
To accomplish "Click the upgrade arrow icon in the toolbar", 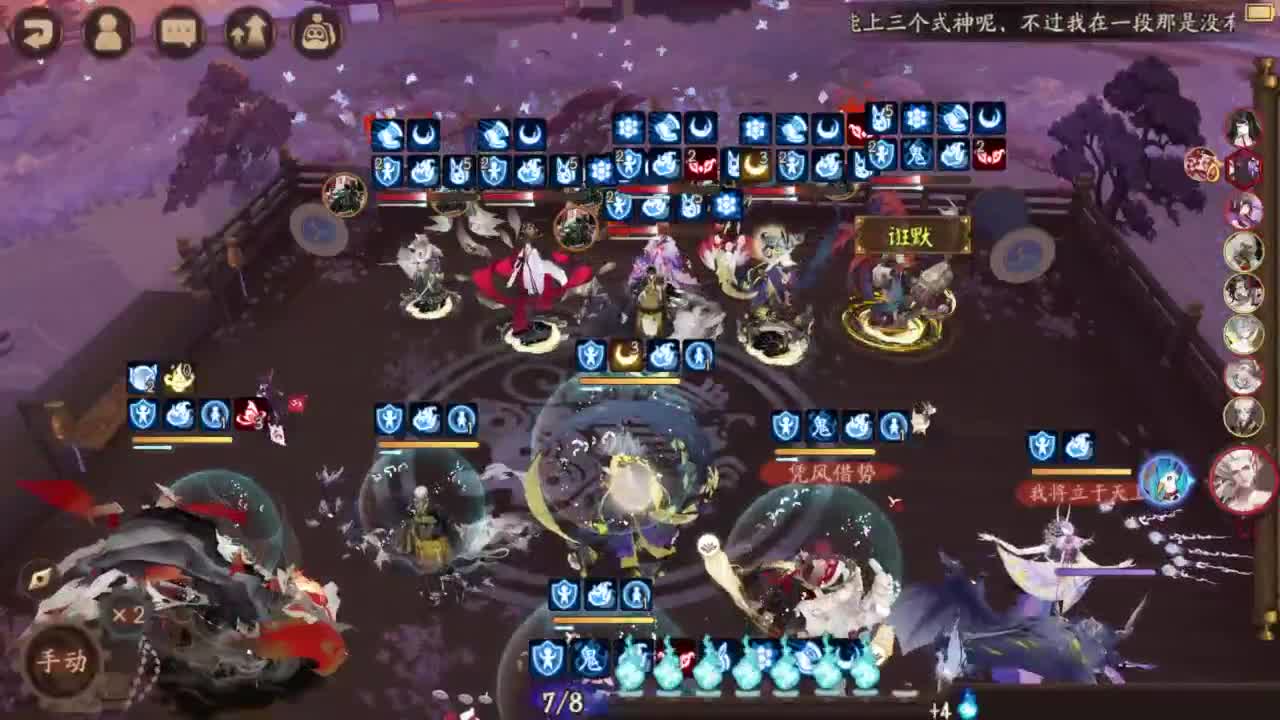I will (x=245, y=30).
